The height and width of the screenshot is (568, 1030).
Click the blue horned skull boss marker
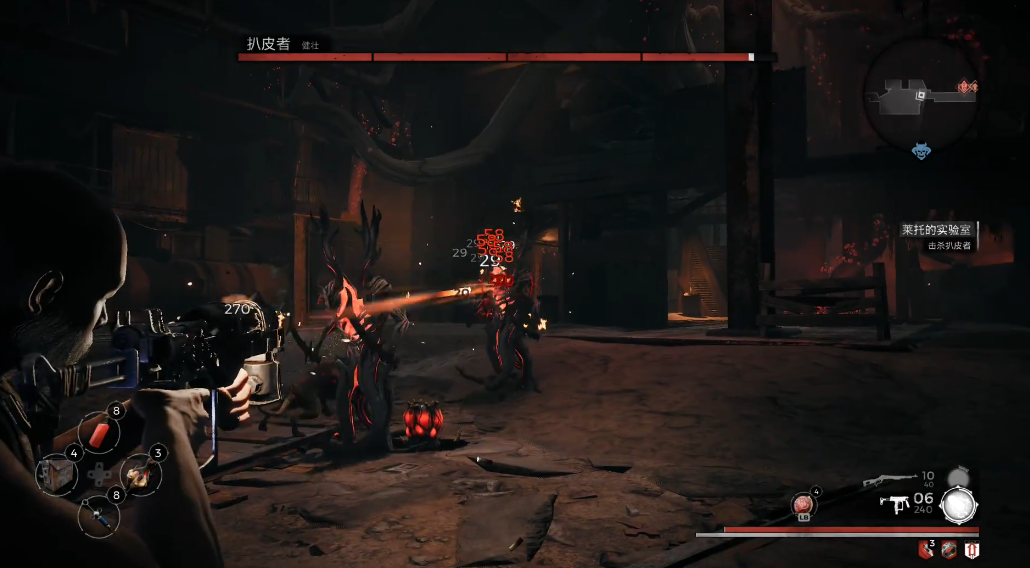tap(921, 151)
